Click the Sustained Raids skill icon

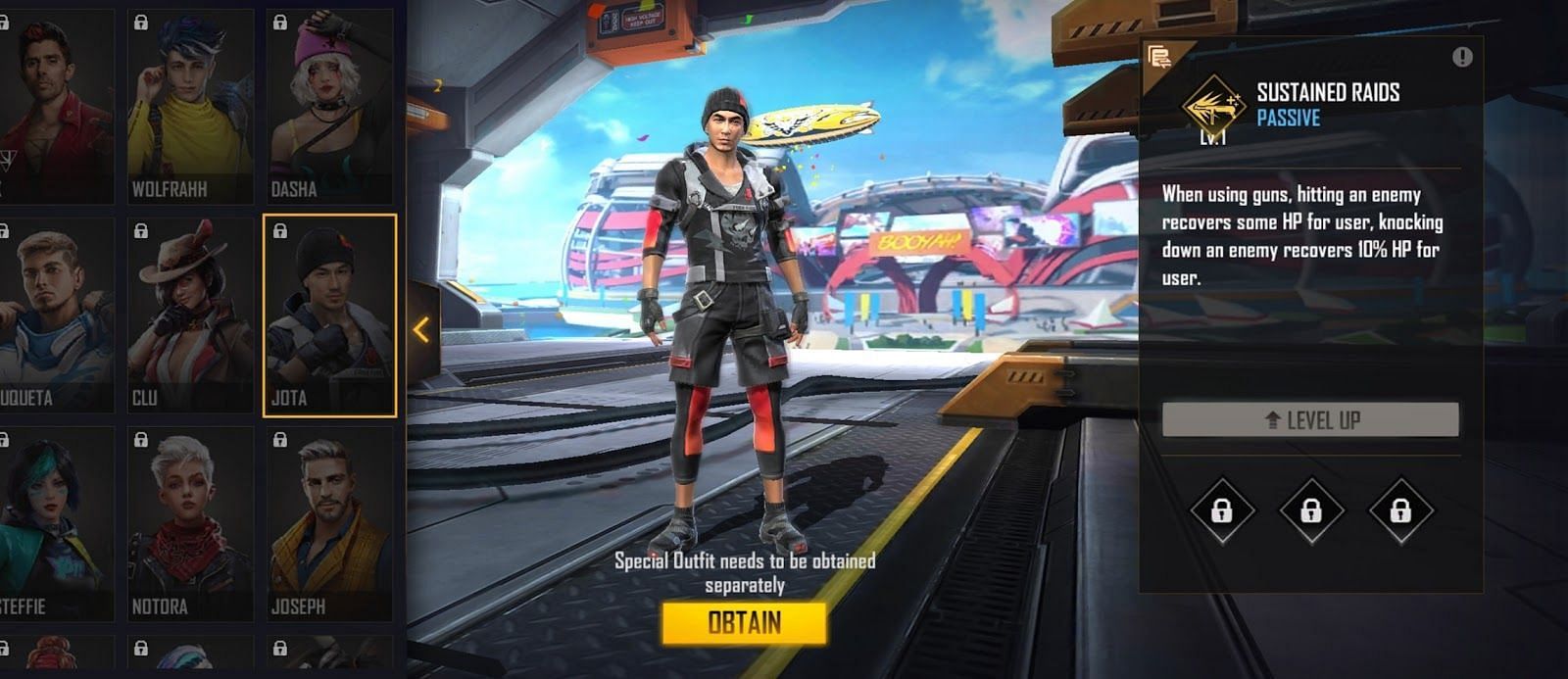1212,105
